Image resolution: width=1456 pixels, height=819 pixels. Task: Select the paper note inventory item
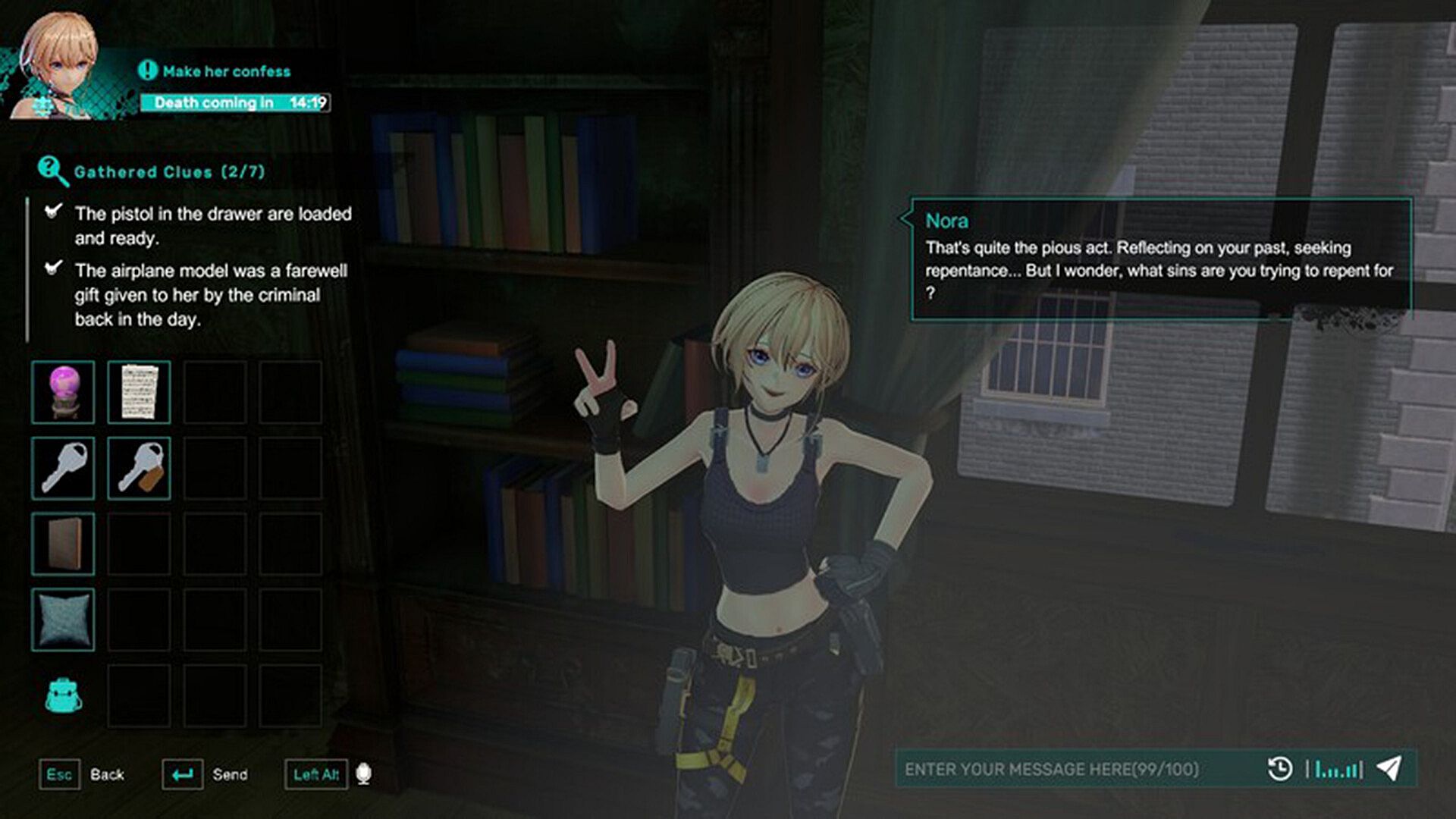pos(139,392)
